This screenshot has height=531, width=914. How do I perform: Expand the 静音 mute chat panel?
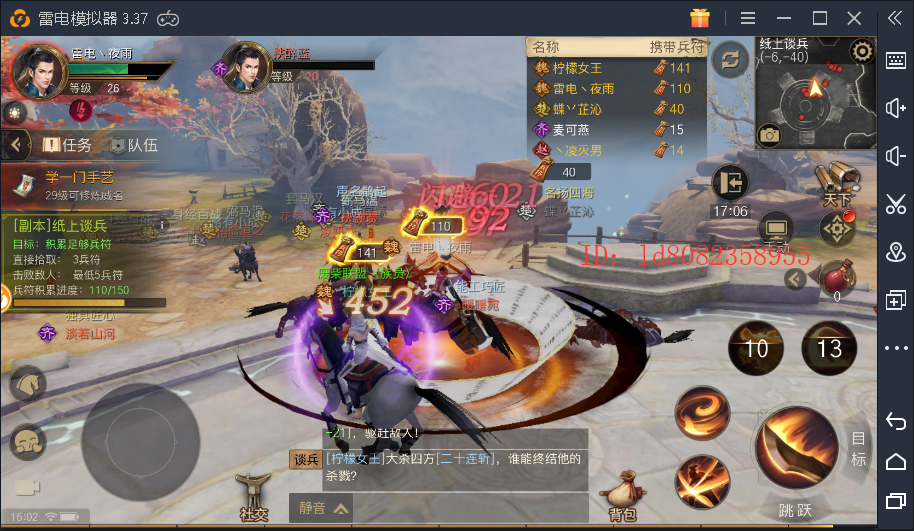325,508
